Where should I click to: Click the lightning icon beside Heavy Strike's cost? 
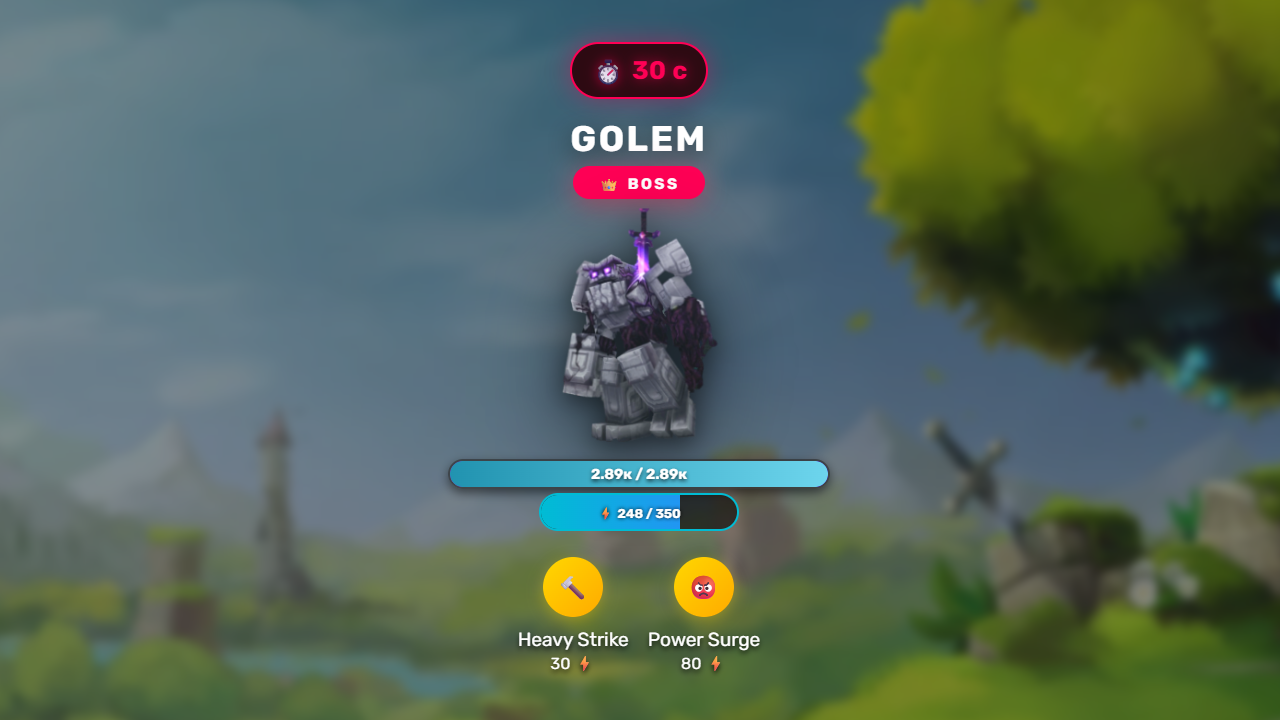587,662
